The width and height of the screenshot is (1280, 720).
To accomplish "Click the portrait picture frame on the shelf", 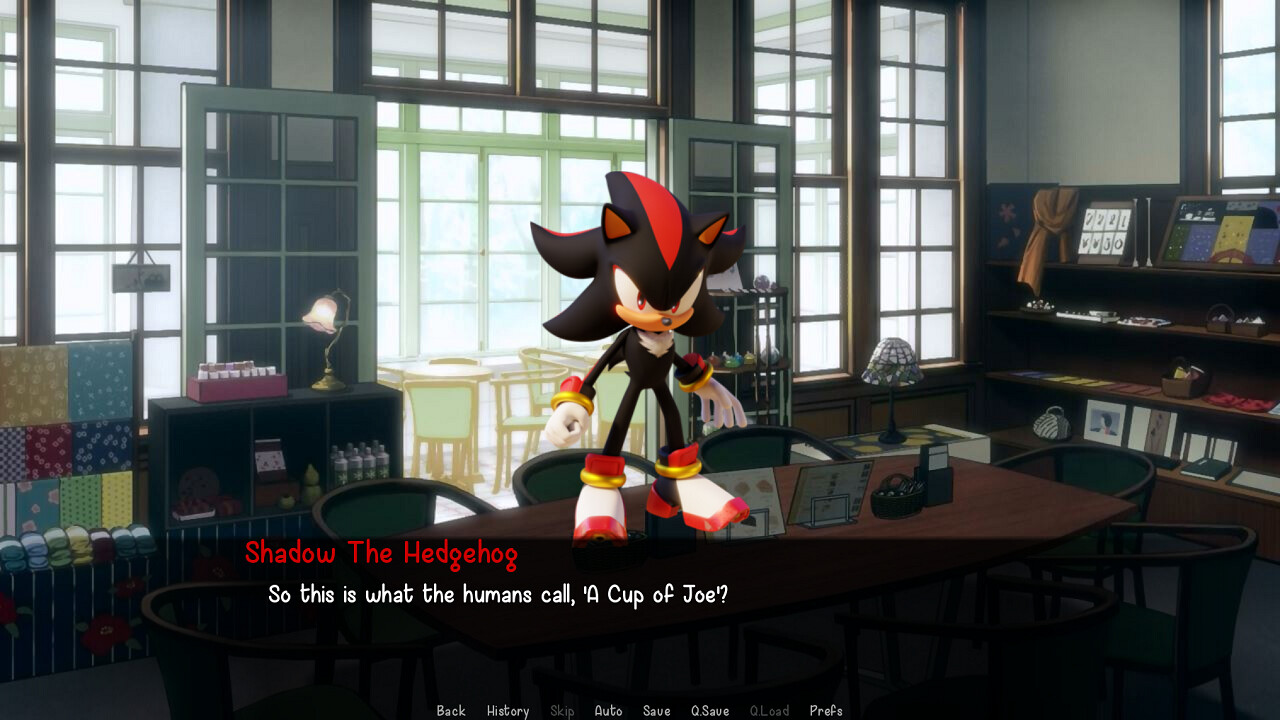I will [x=1103, y=420].
